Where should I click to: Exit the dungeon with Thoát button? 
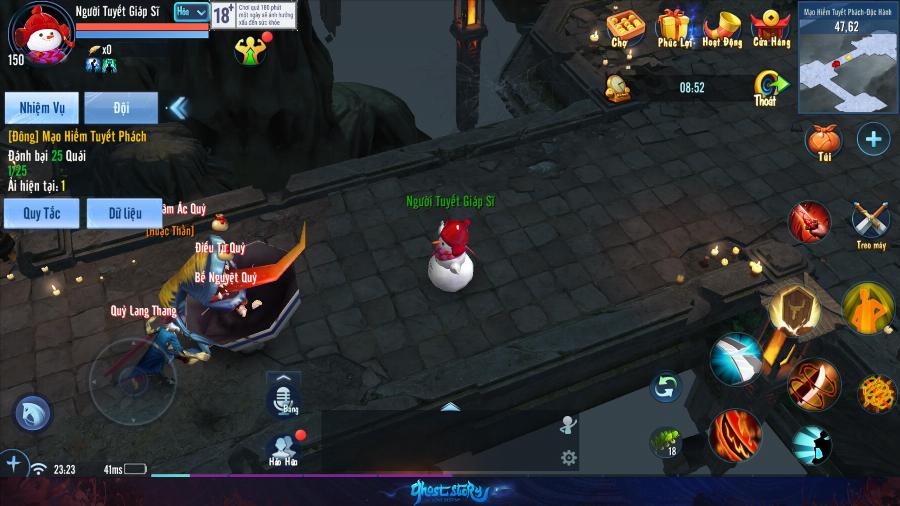(x=766, y=88)
